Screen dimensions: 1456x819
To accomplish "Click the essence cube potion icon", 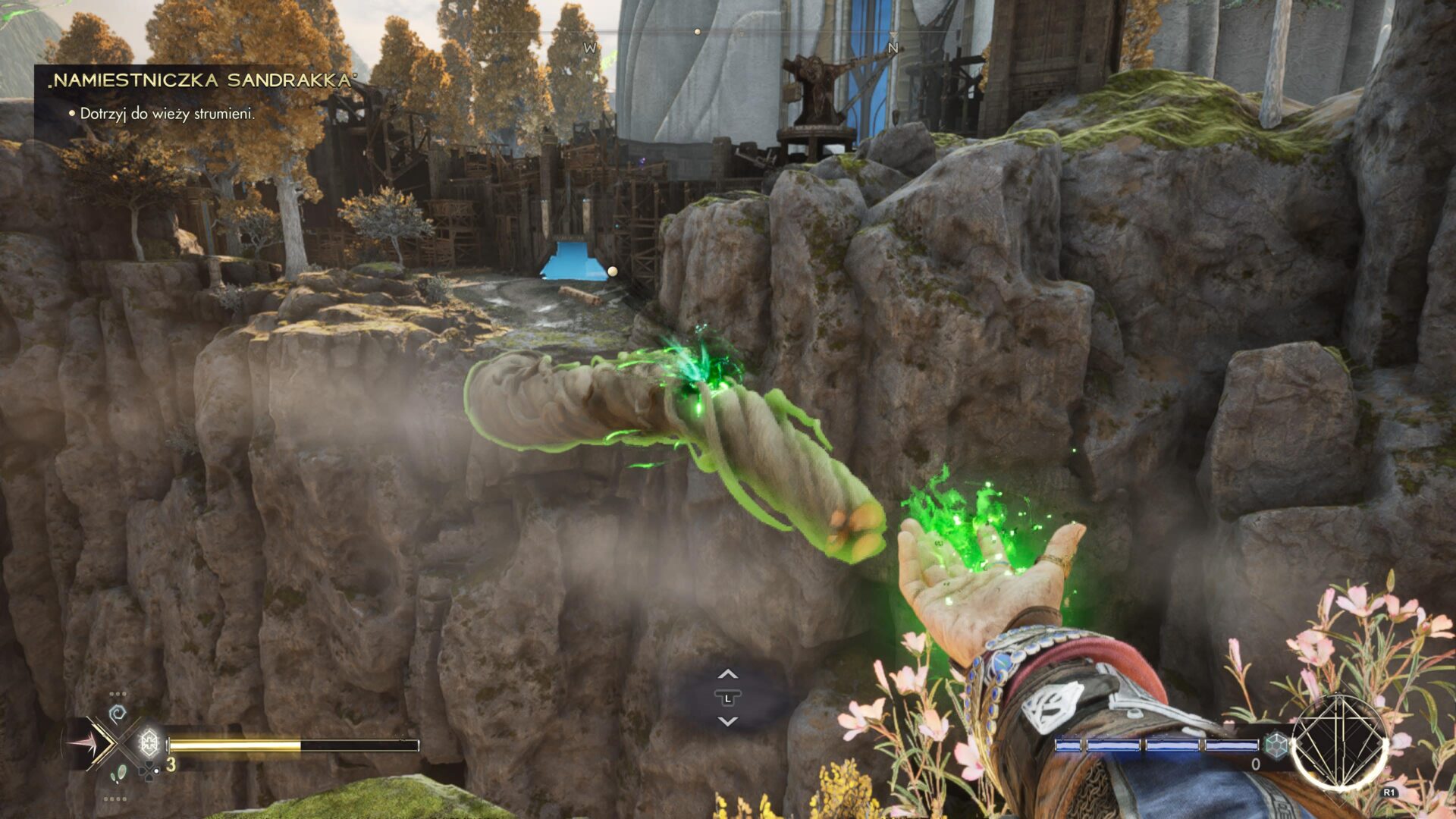I will 1277,745.
